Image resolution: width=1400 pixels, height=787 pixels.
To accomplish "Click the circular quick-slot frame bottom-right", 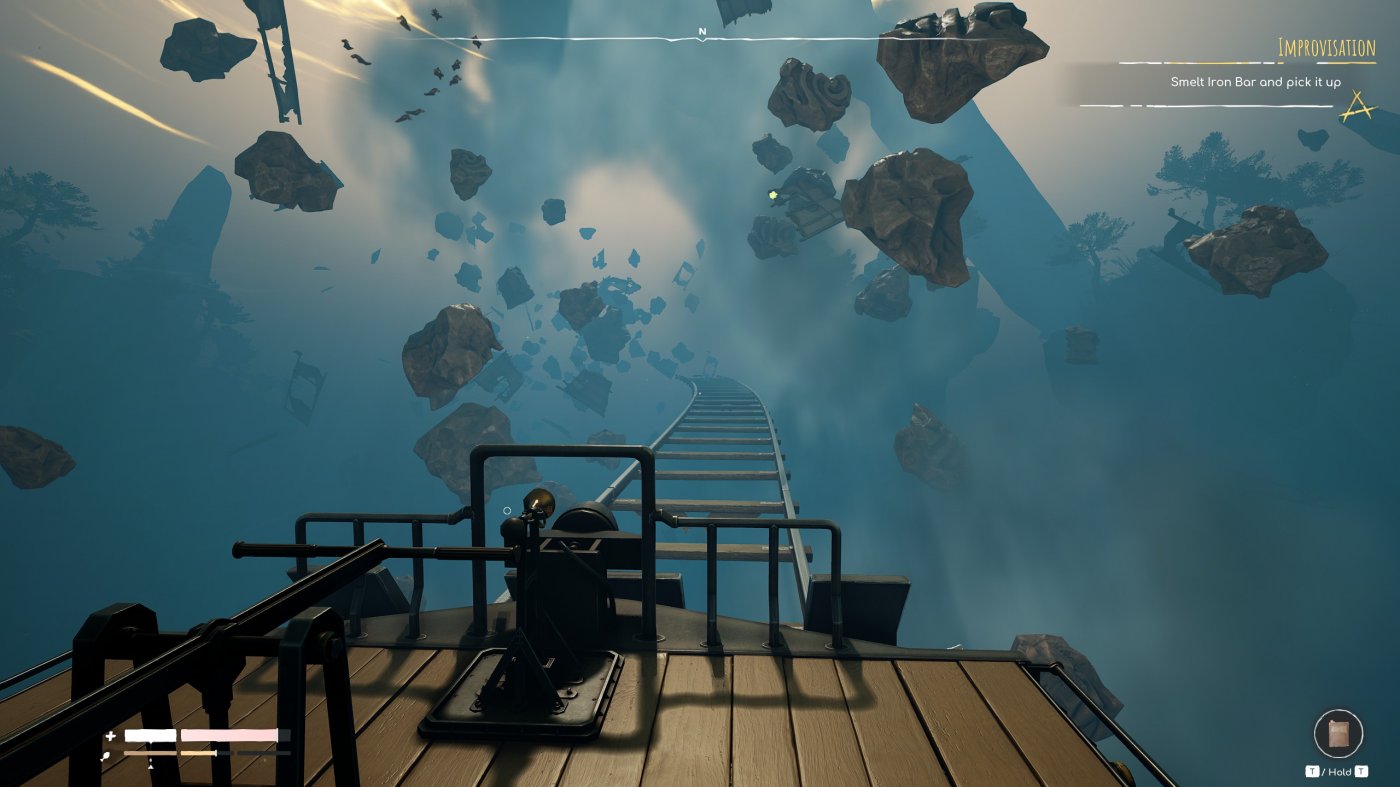I will tap(1339, 733).
